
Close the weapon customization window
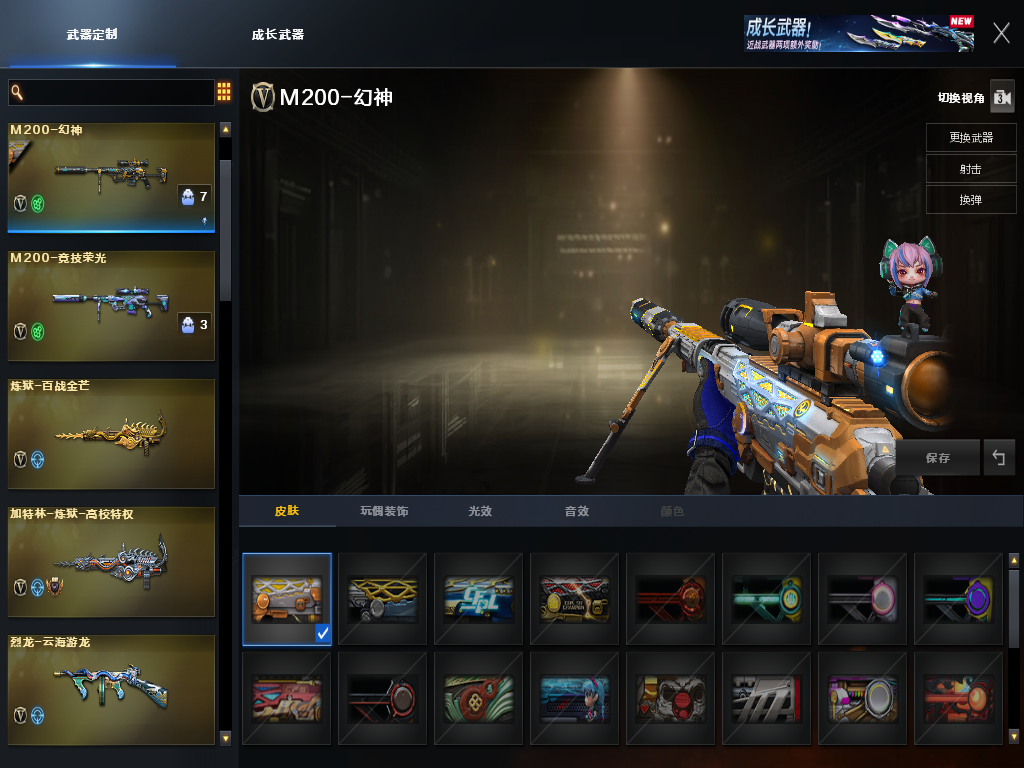pos(1001,33)
